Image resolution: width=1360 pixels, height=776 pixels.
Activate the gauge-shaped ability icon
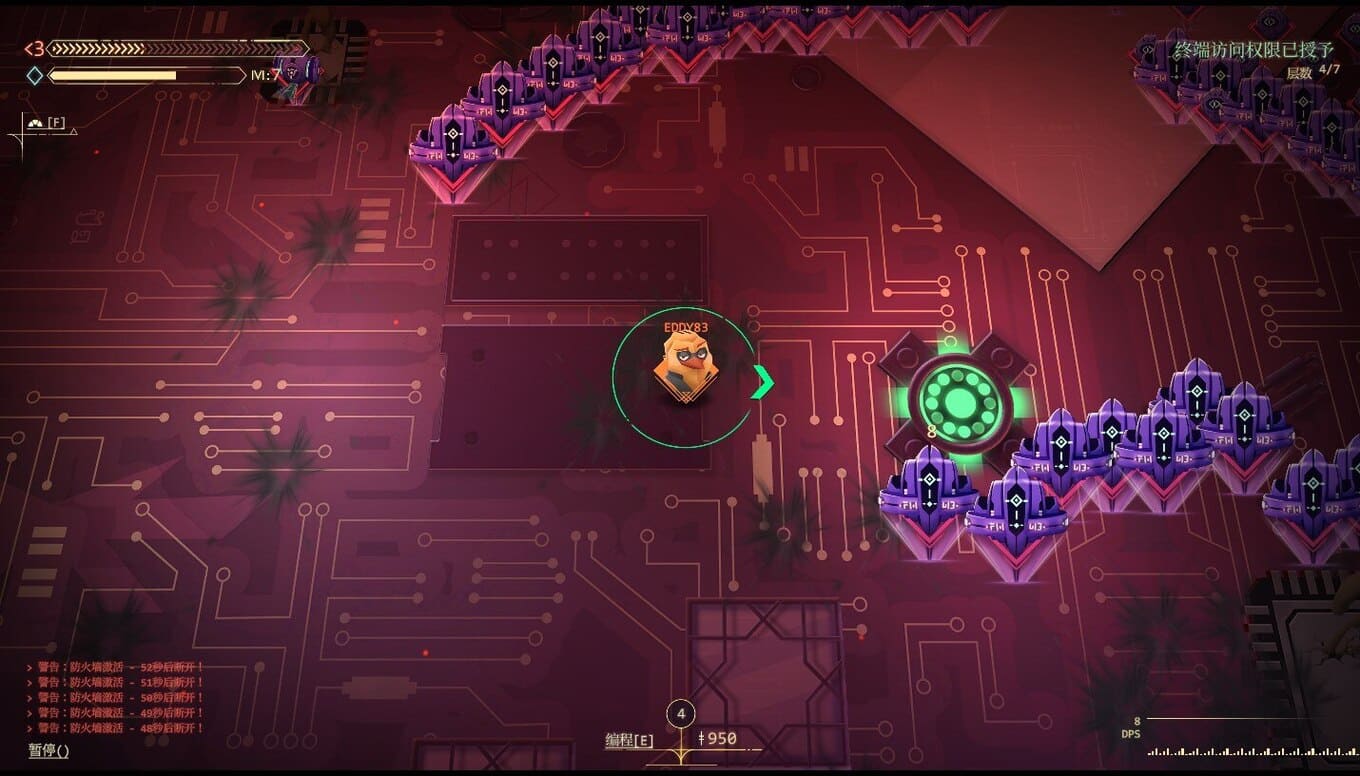[x=37, y=123]
